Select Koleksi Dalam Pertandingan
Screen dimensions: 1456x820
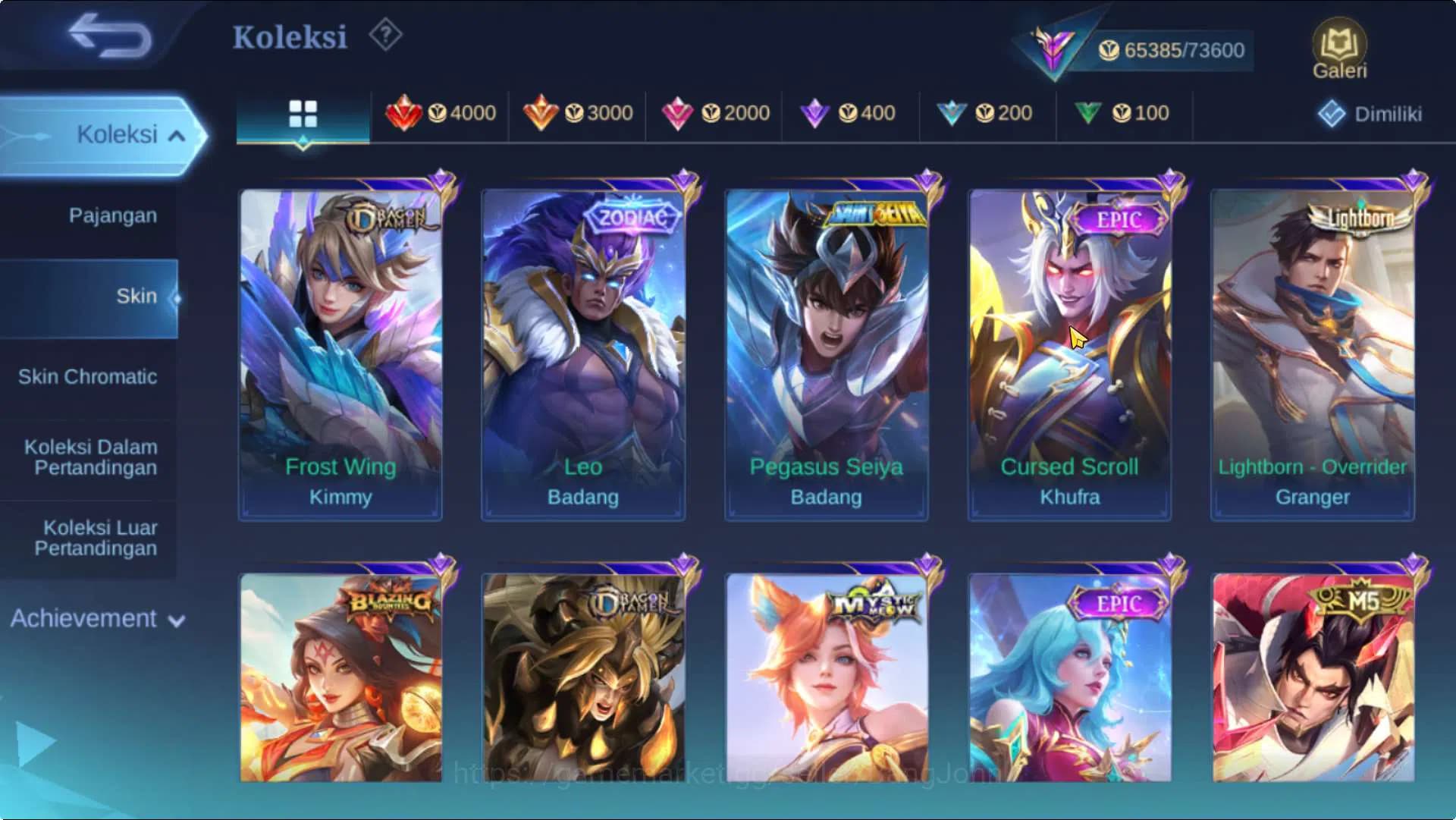(89, 457)
